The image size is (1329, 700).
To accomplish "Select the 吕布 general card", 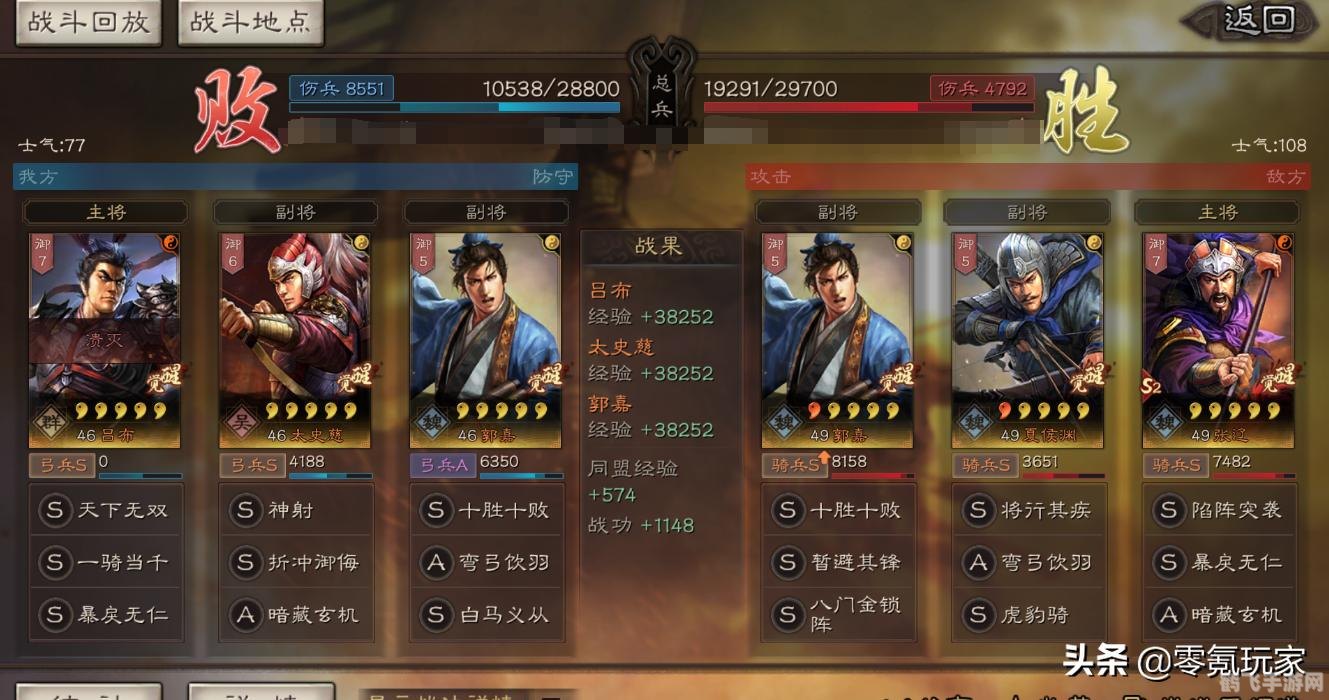I will pos(105,340).
